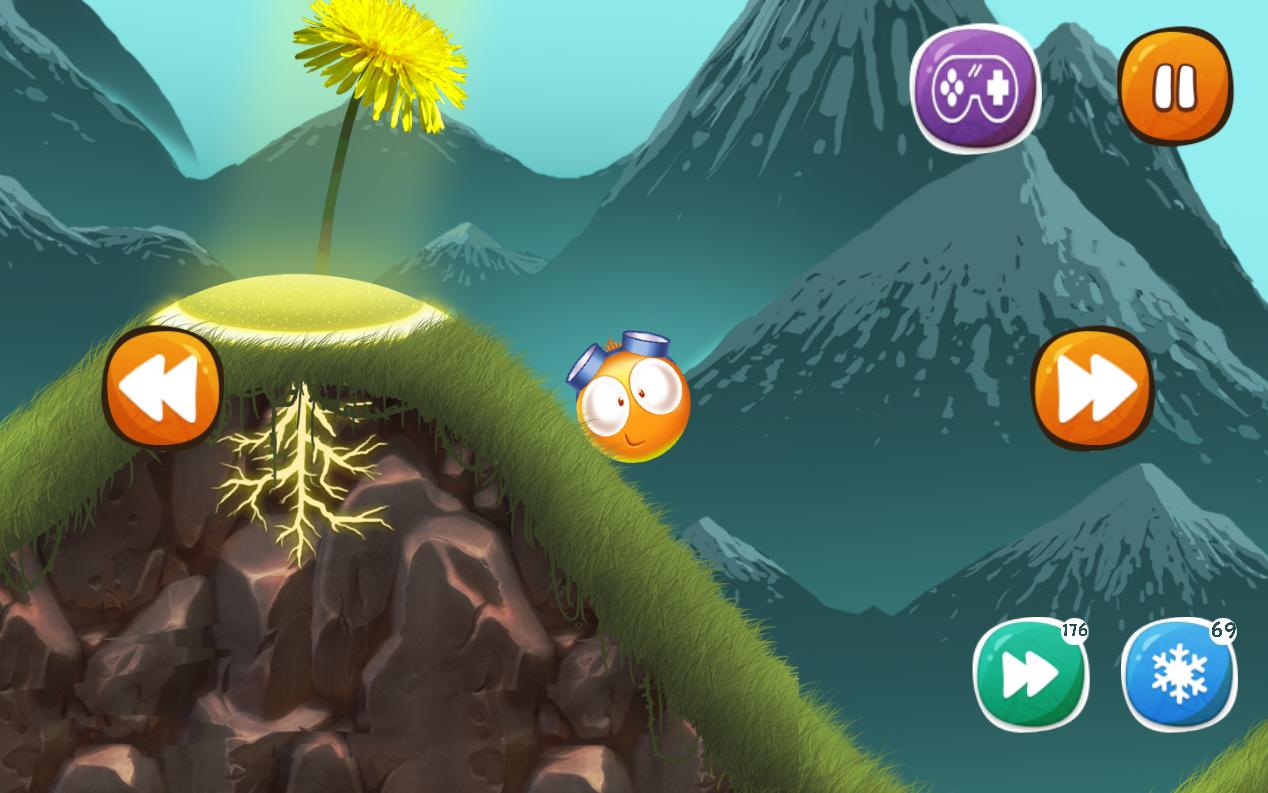This screenshot has width=1268, height=793.
Task: Open the purple gamepad menu
Action: pyautogui.click(x=975, y=88)
